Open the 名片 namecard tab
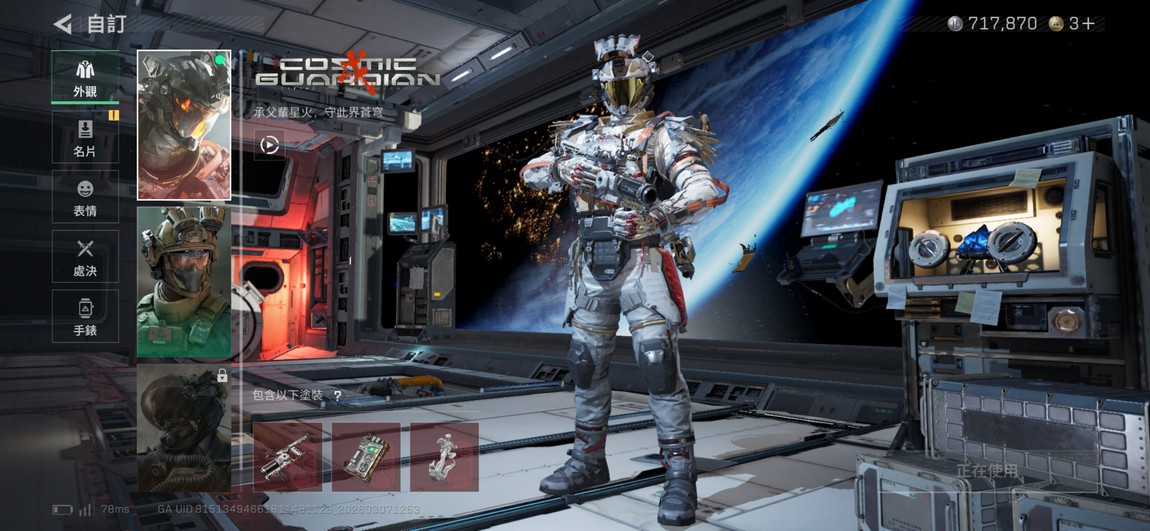This screenshot has width=1150, height=531. 85,137
